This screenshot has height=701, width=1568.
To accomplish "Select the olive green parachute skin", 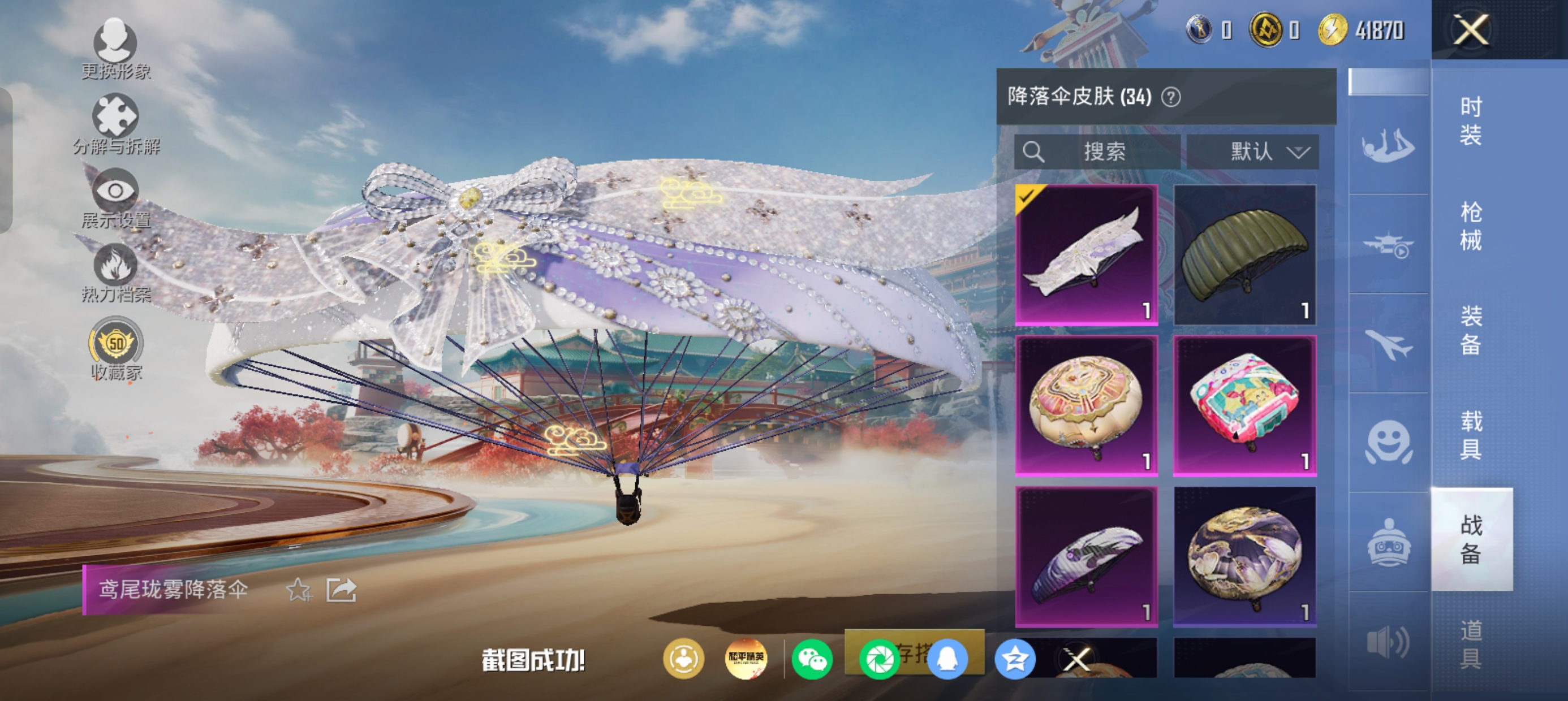I will [x=1244, y=255].
